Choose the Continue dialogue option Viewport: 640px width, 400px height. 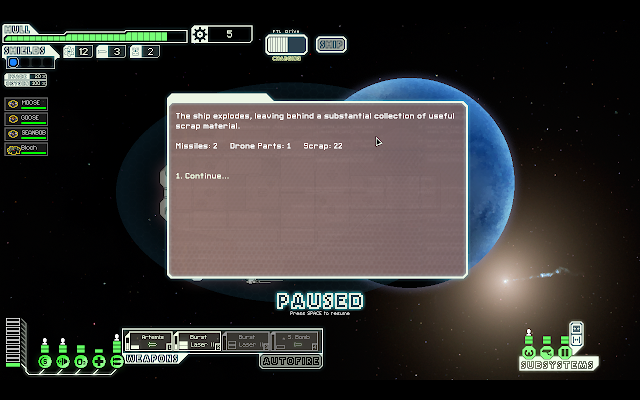202,176
